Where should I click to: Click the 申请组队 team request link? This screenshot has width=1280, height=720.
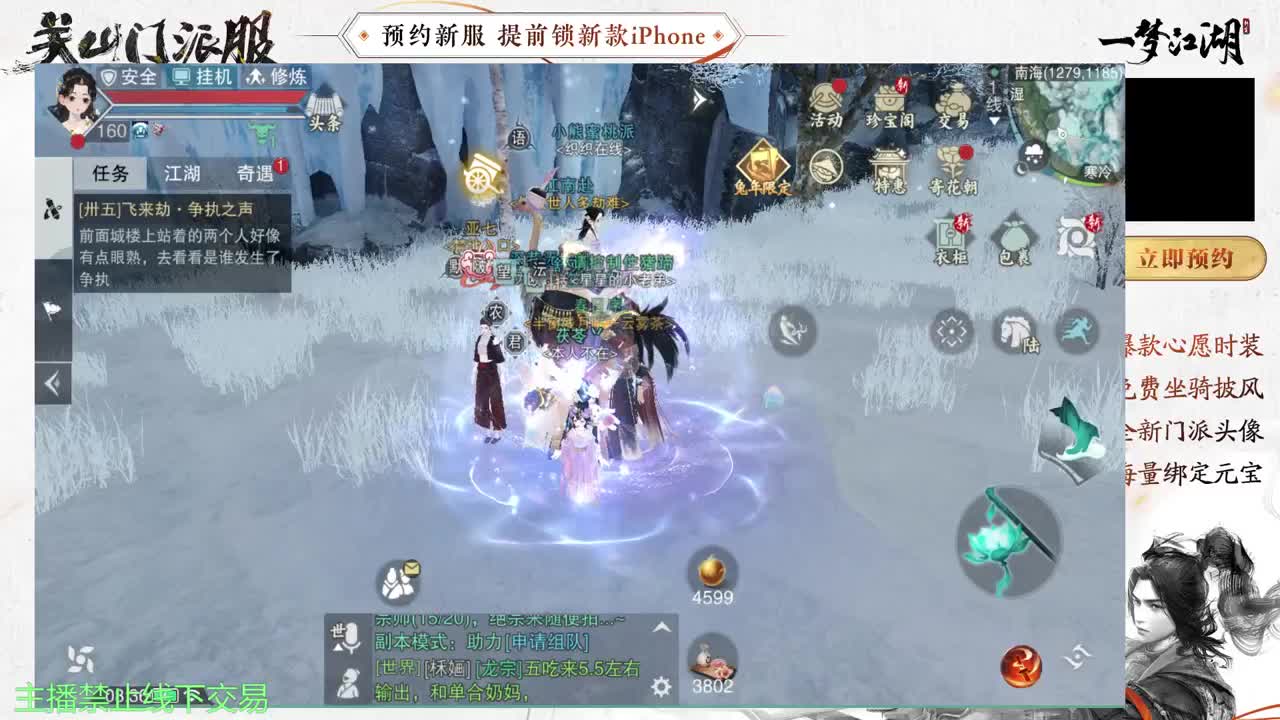(x=548, y=641)
